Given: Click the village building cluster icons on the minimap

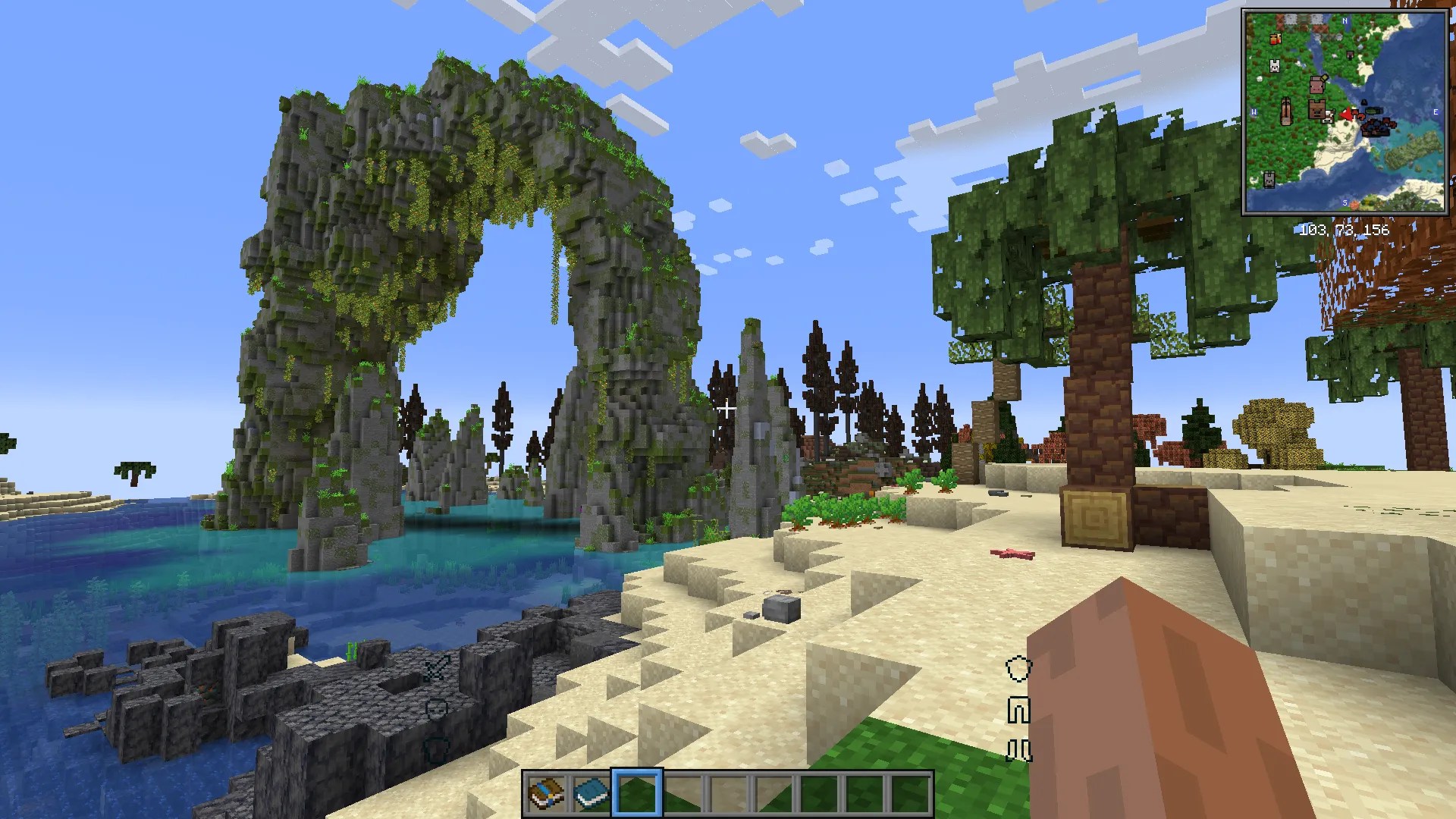Looking at the screenshot, I should pos(1376,127).
